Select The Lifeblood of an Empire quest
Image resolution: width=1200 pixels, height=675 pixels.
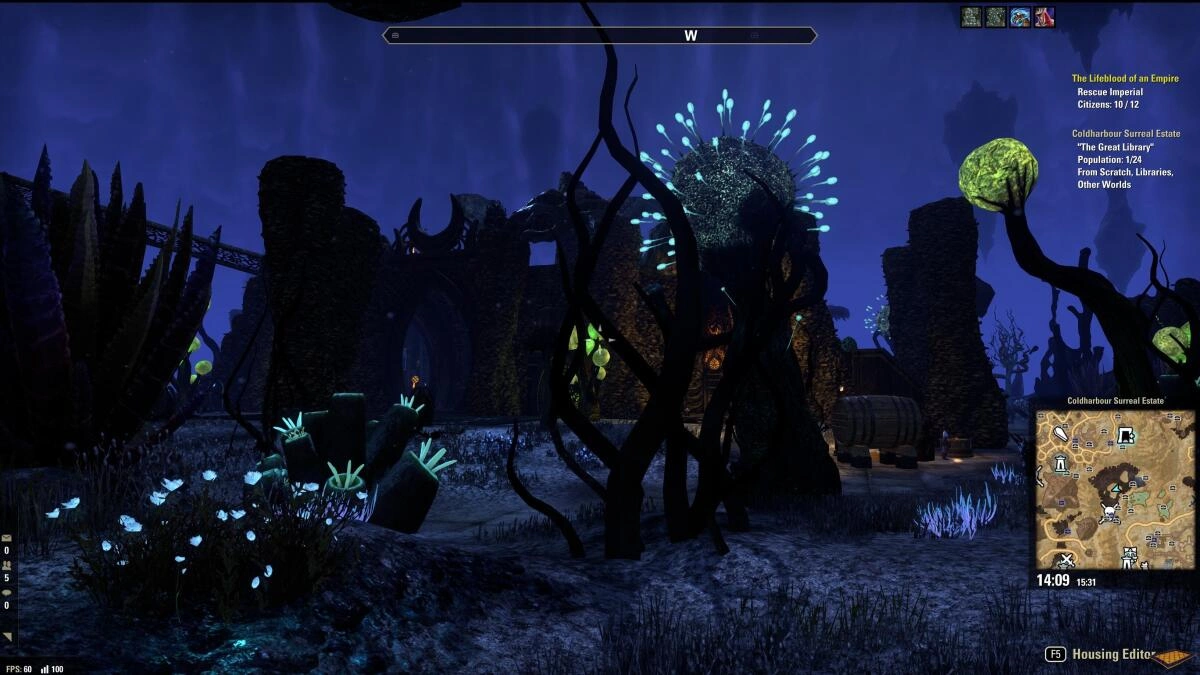pos(1125,78)
